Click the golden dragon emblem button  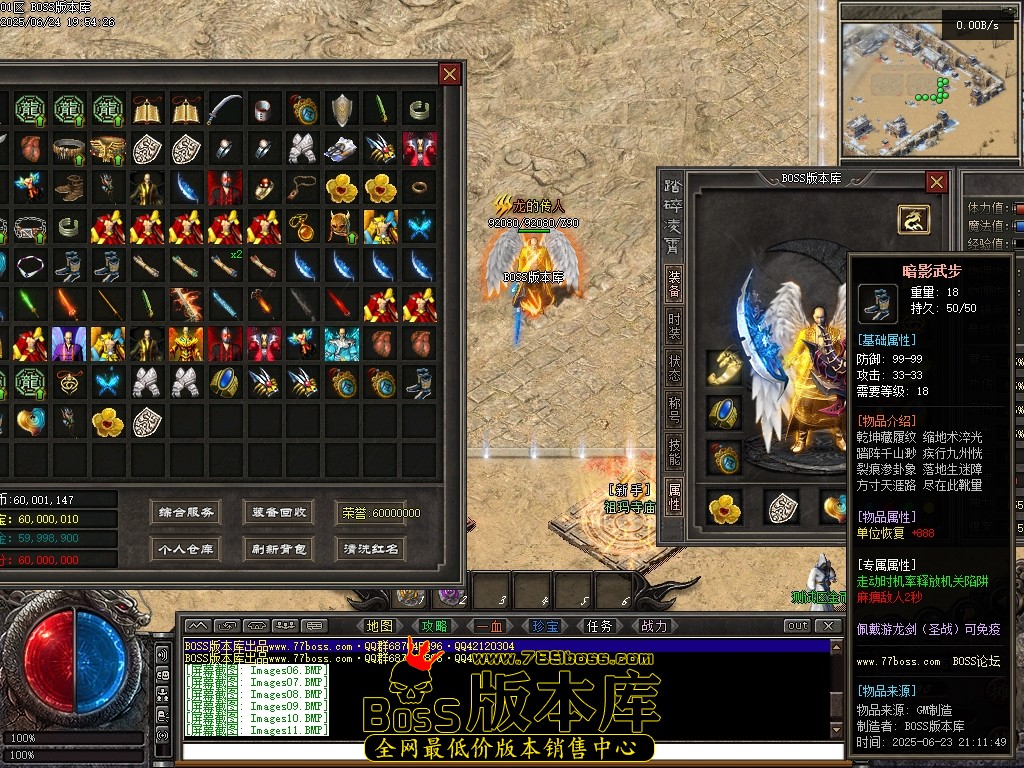(x=912, y=219)
